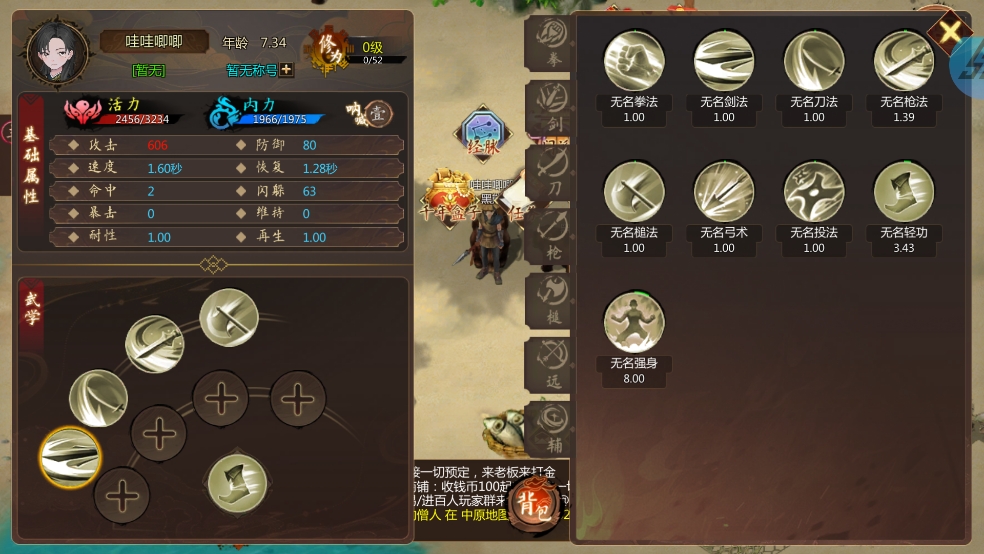The height and width of the screenshot is (554, 984).
Task: Pick the 无名轻功 lightness skill
Action: (x=904, y=192)
